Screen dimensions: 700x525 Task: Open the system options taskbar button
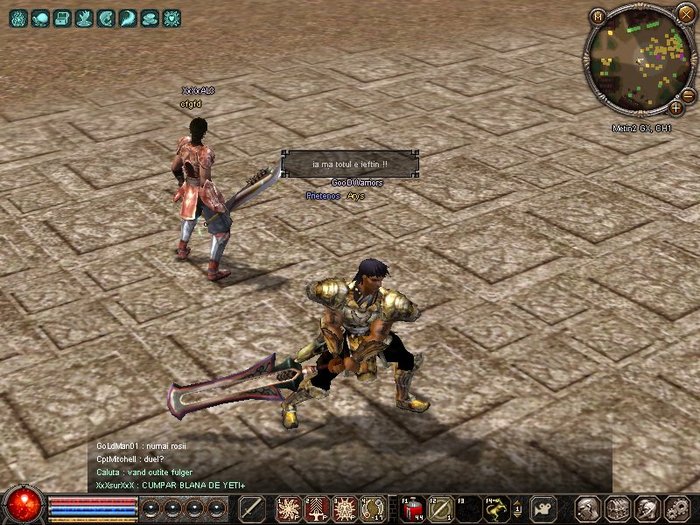[676, 508]
